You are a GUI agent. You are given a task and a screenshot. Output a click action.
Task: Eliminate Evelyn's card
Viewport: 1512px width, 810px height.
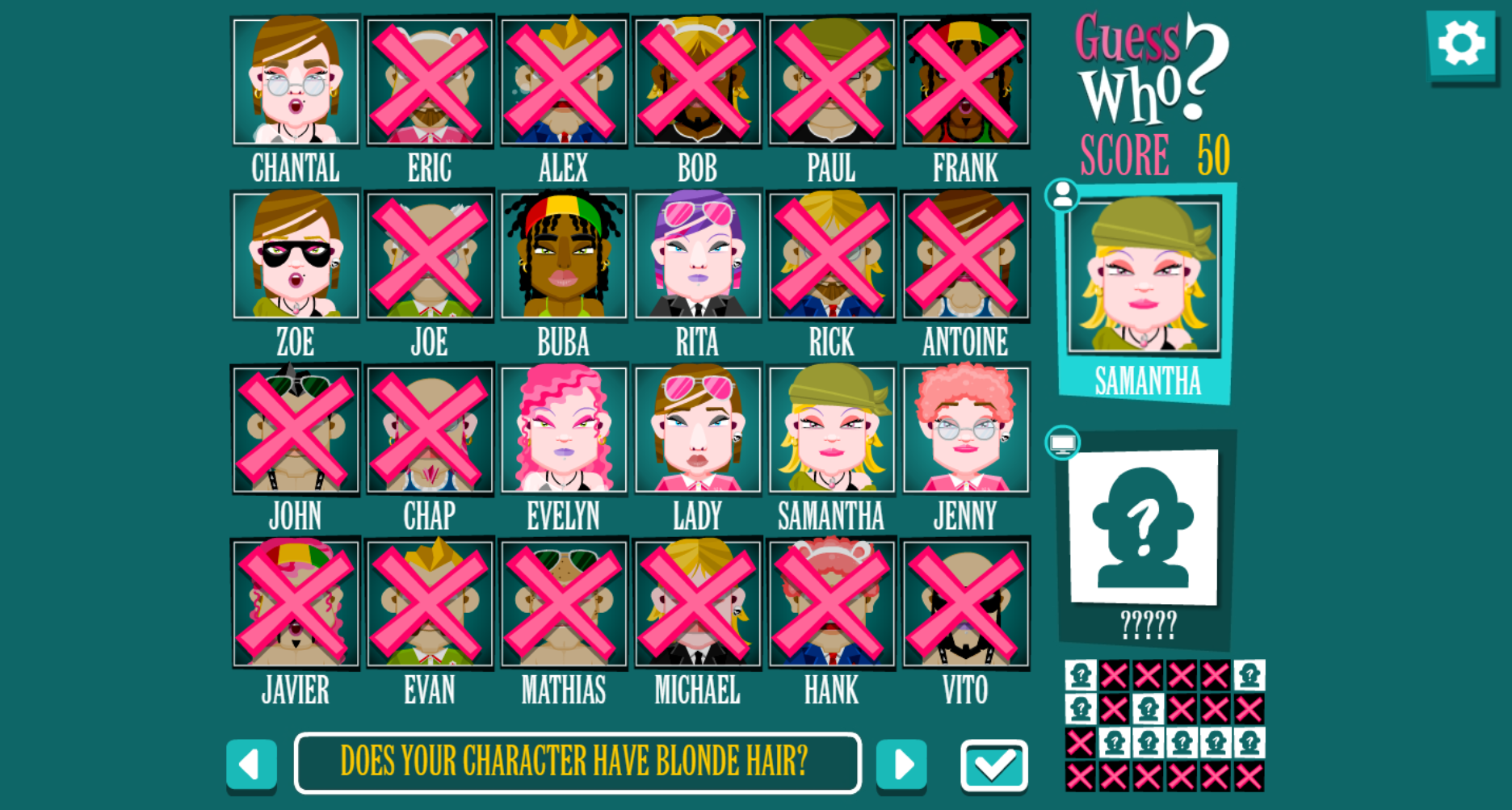coord(563,429)
